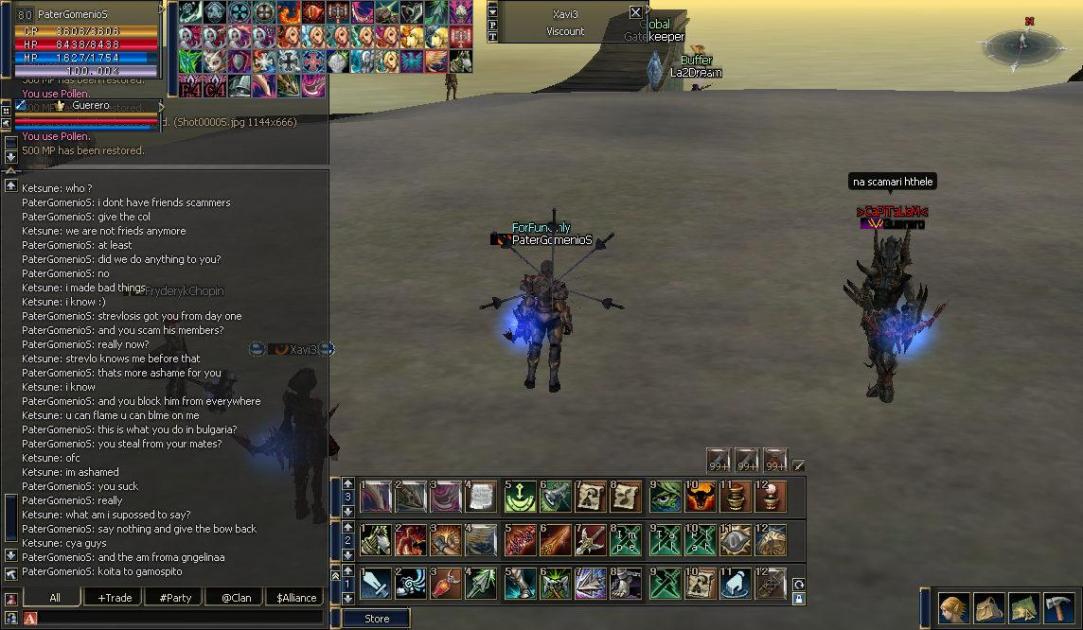Open the character face menu icon
Viewport: 1083px width, 630px height.
coord(951,608)
